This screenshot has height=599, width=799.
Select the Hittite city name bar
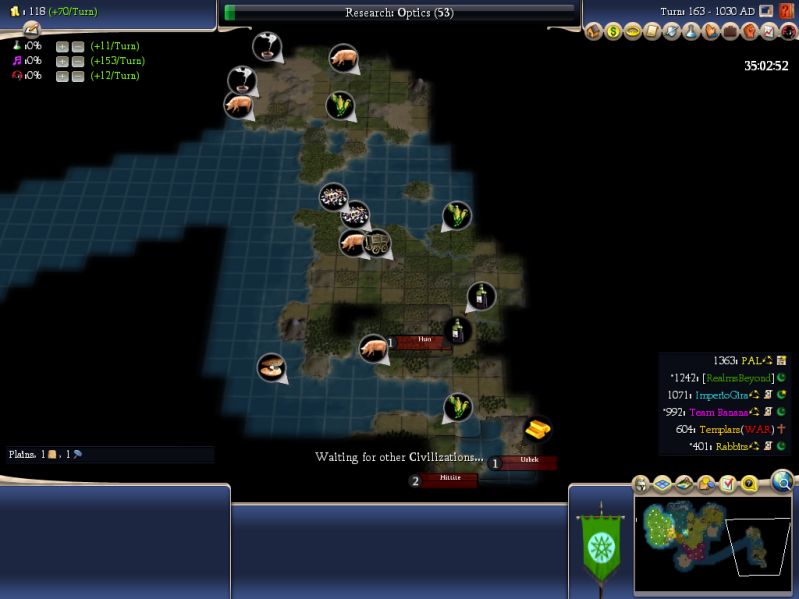pos(449,479)
